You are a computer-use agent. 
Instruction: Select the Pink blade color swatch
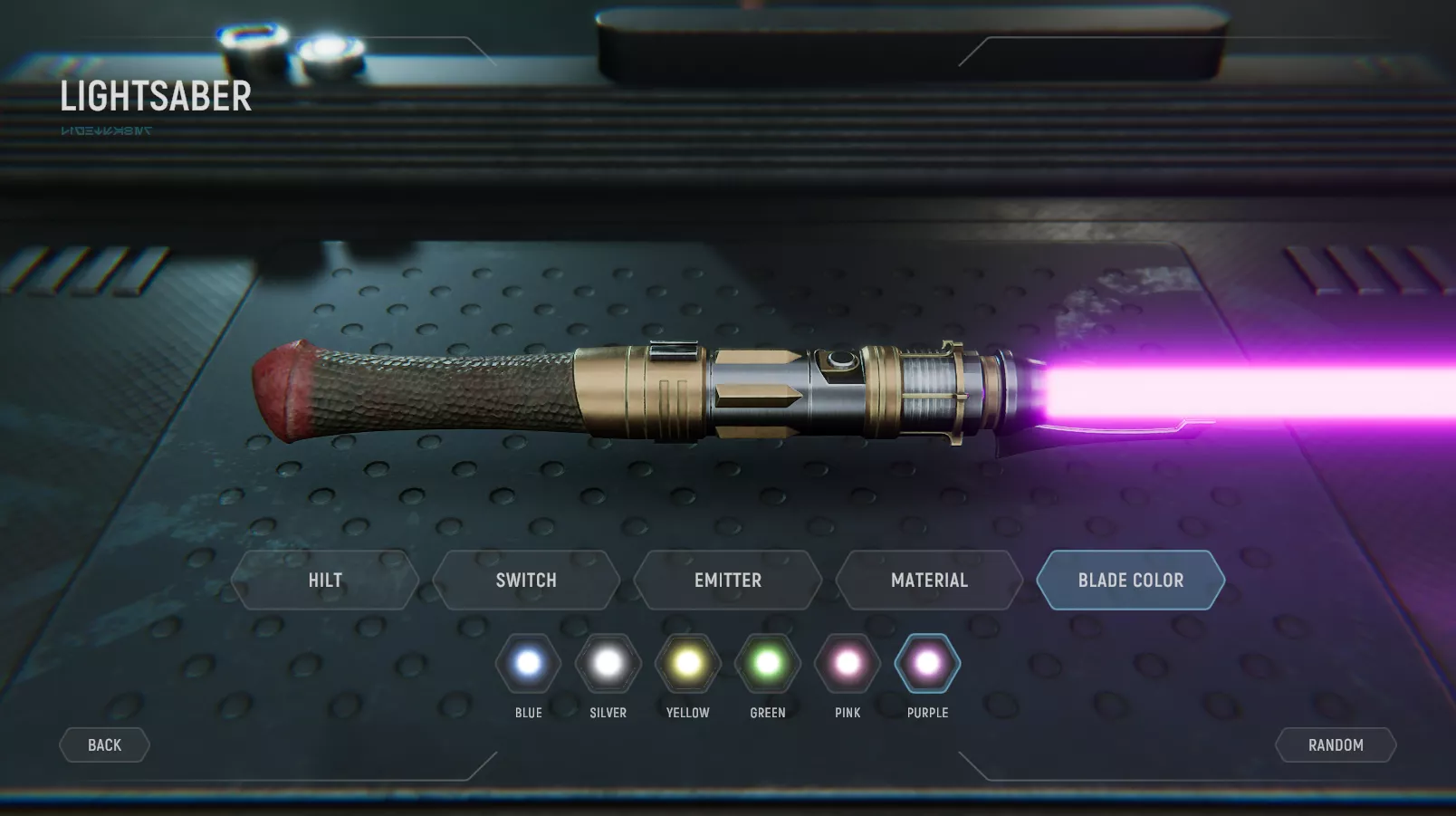tap(847, 664)
